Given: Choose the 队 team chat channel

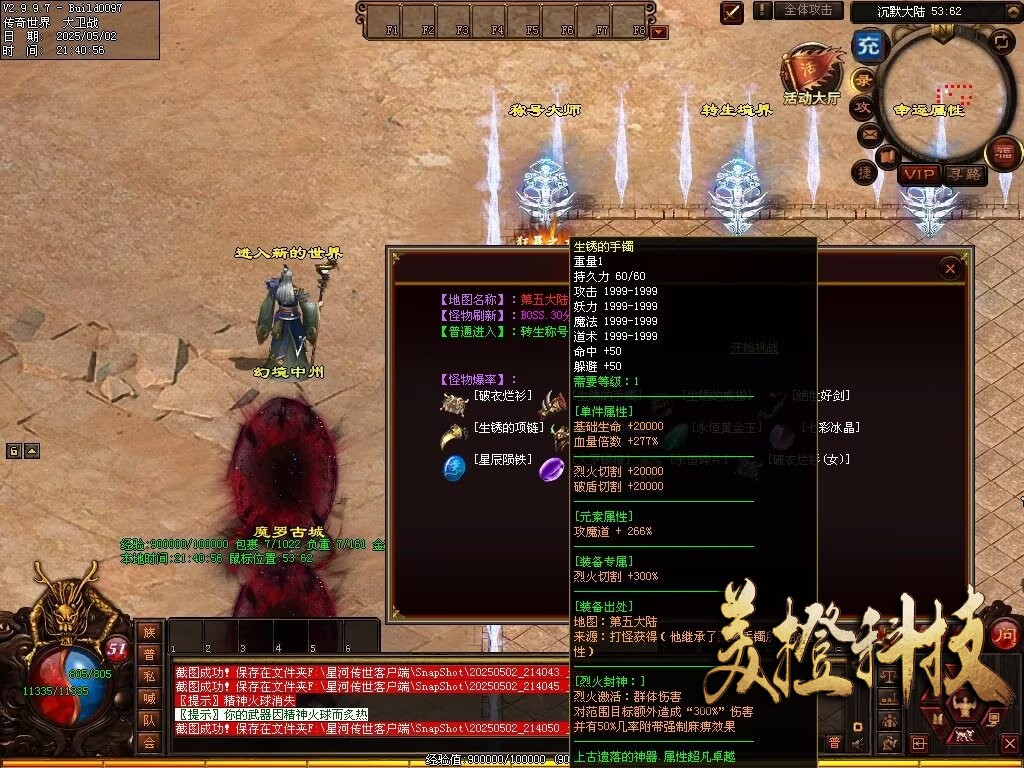Looking at the screenshot, I should pos(149,720).
